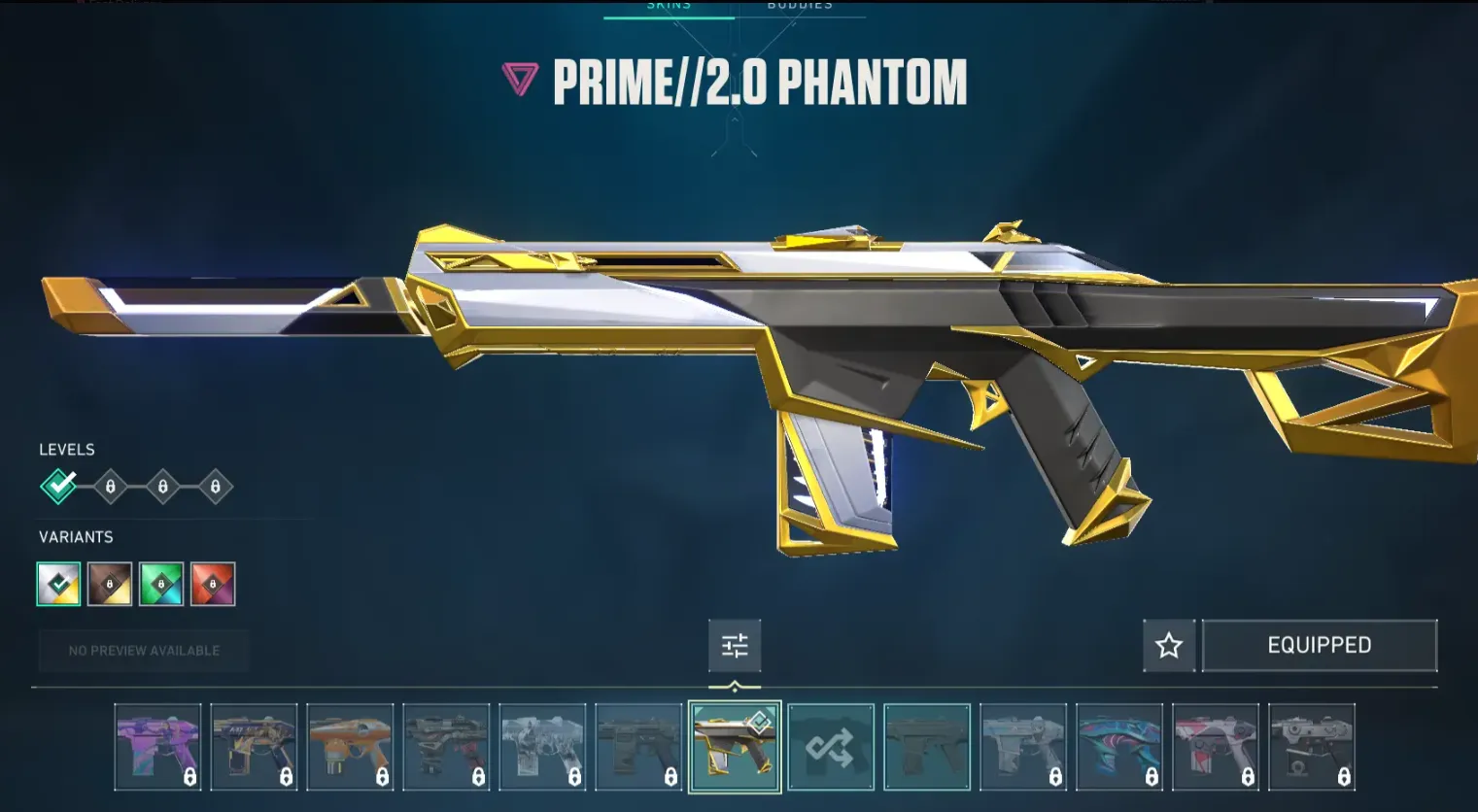Favorite this skin with the star button

click(1169, 646)
